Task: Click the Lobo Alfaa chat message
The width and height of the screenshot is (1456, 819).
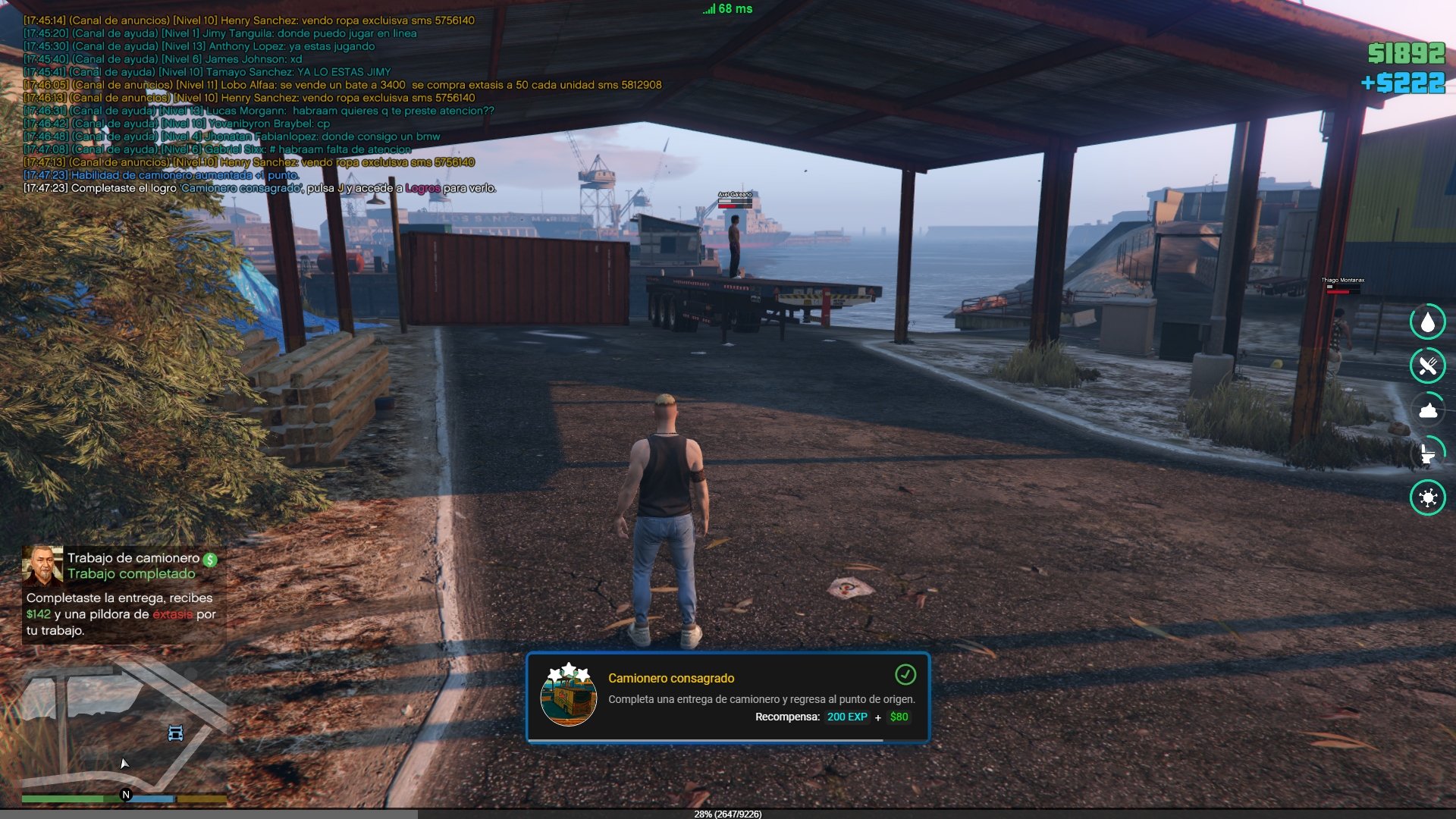Action: (342, 85)
